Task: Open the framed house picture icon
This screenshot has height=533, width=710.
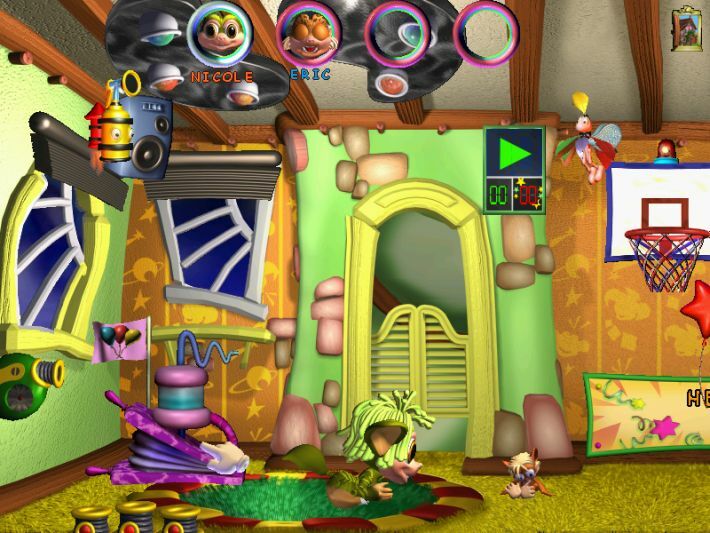Action: tap(687, 27)
